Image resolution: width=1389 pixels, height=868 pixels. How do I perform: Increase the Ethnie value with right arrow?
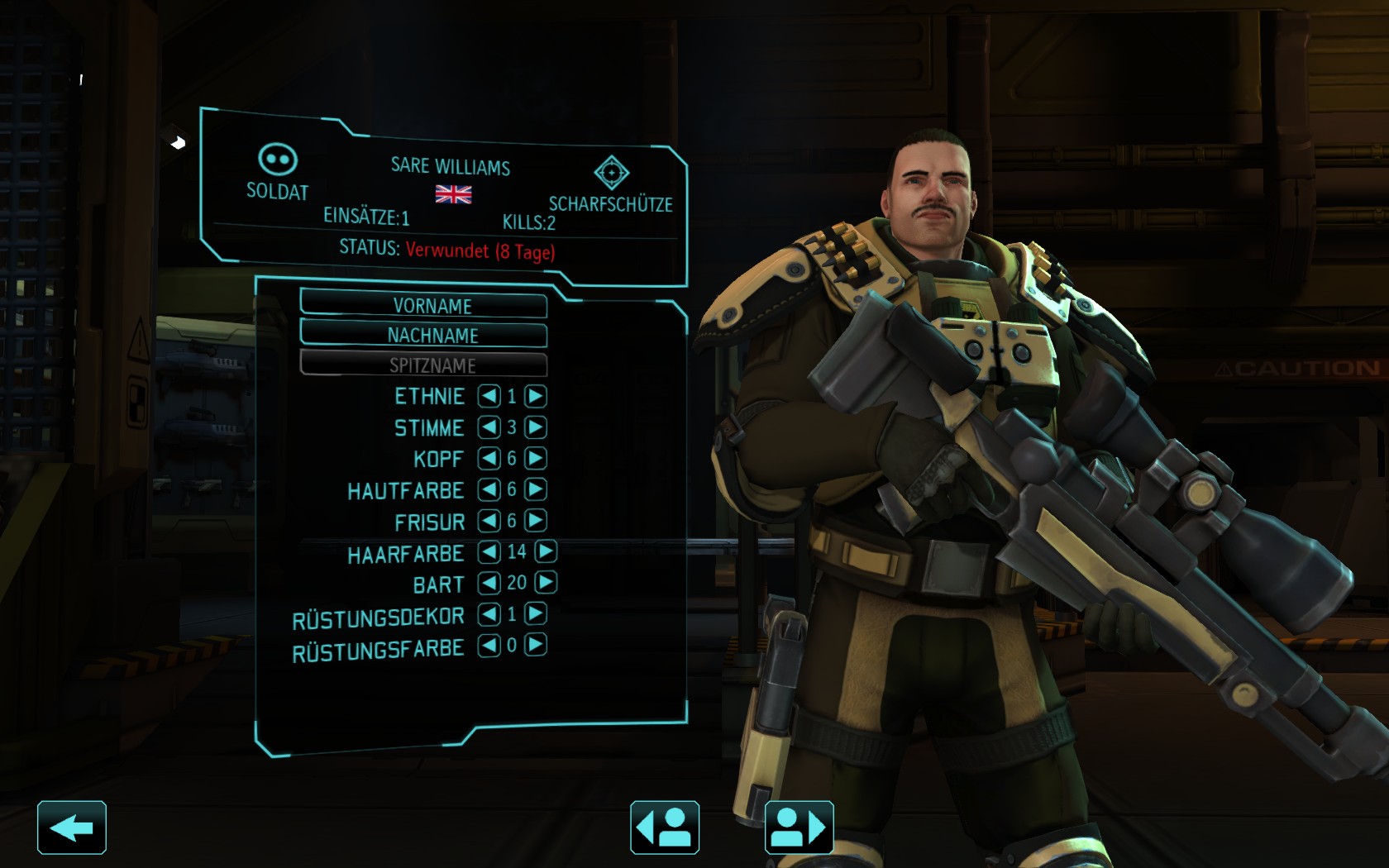coord(536,396)
